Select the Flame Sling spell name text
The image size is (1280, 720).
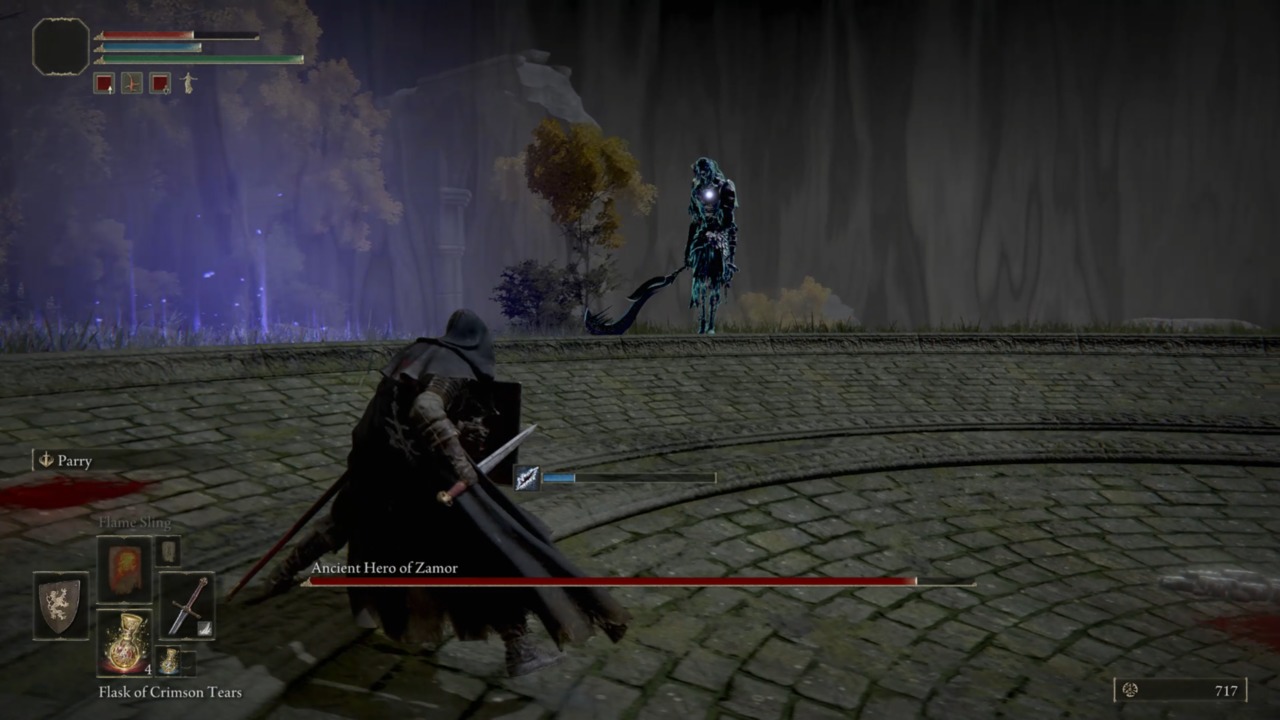click(x=137, y=521)
